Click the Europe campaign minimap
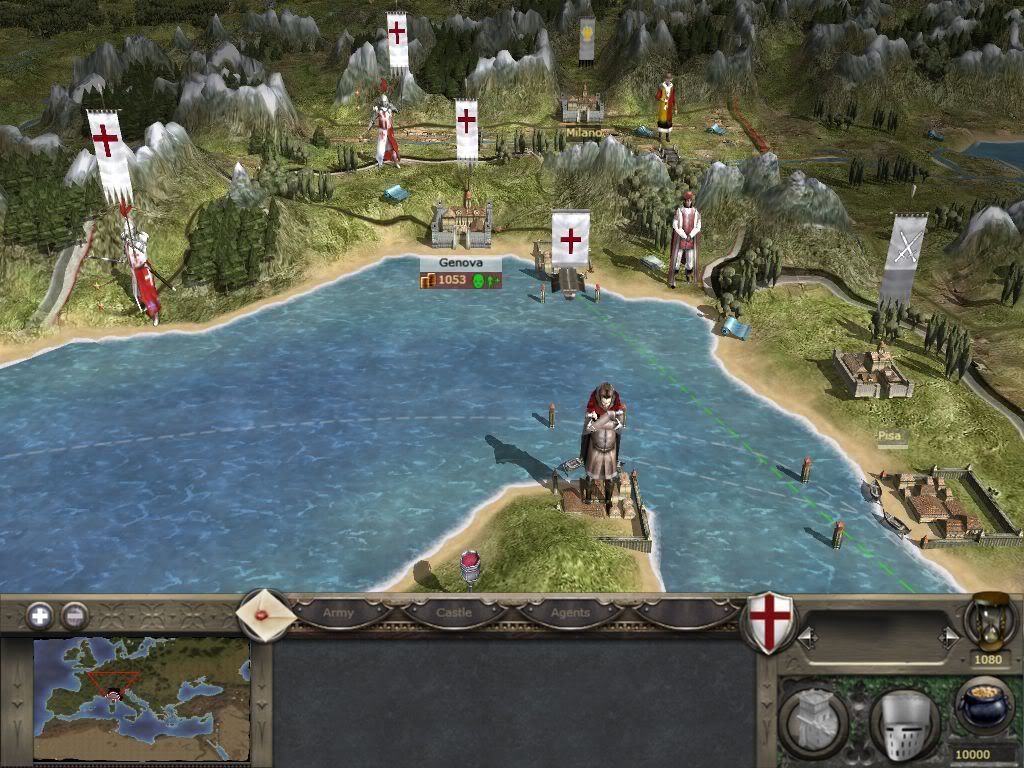 (x=141, y=700)
